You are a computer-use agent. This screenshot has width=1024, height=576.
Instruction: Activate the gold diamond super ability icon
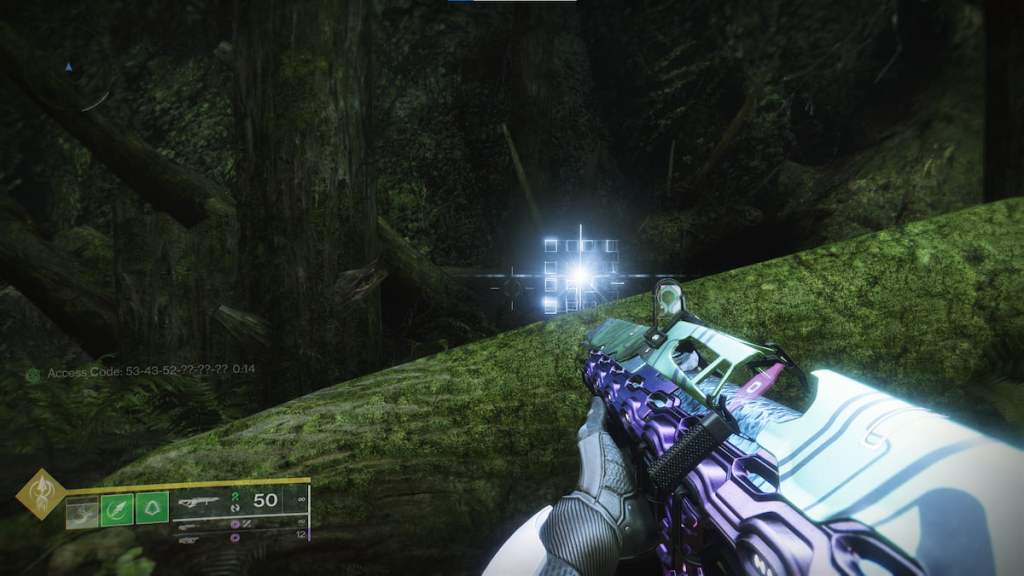41,495
